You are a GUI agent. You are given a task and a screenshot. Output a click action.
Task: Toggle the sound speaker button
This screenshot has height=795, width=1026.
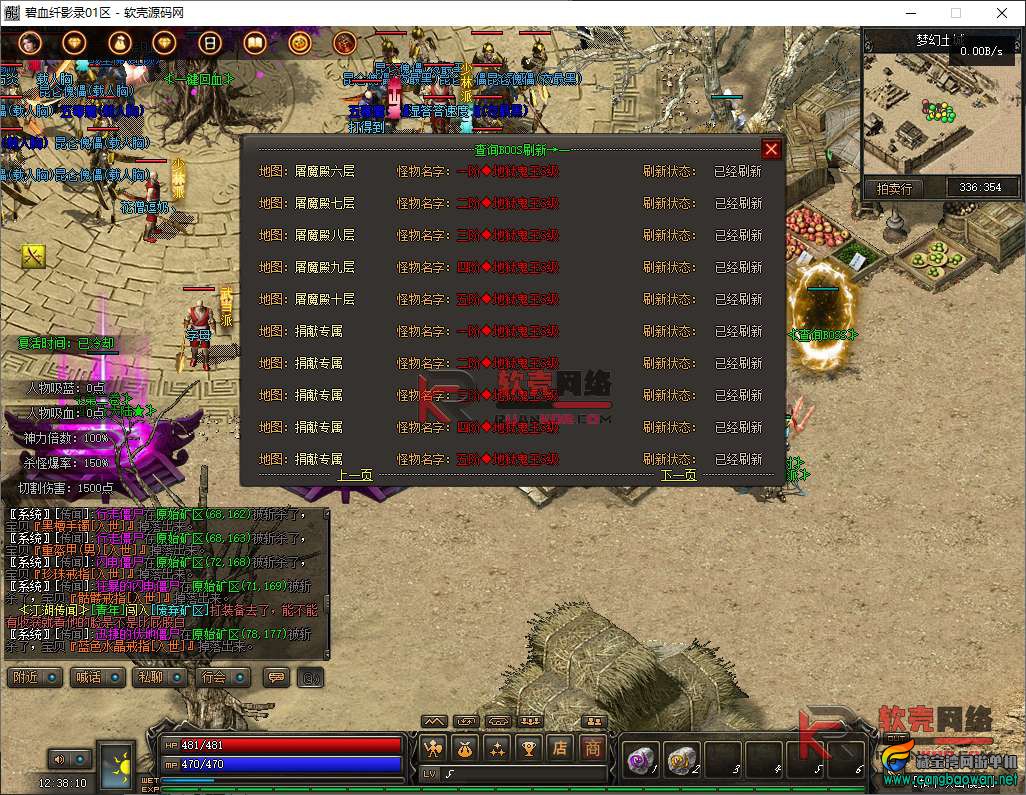pyautogui.click(x=67, y=759)
